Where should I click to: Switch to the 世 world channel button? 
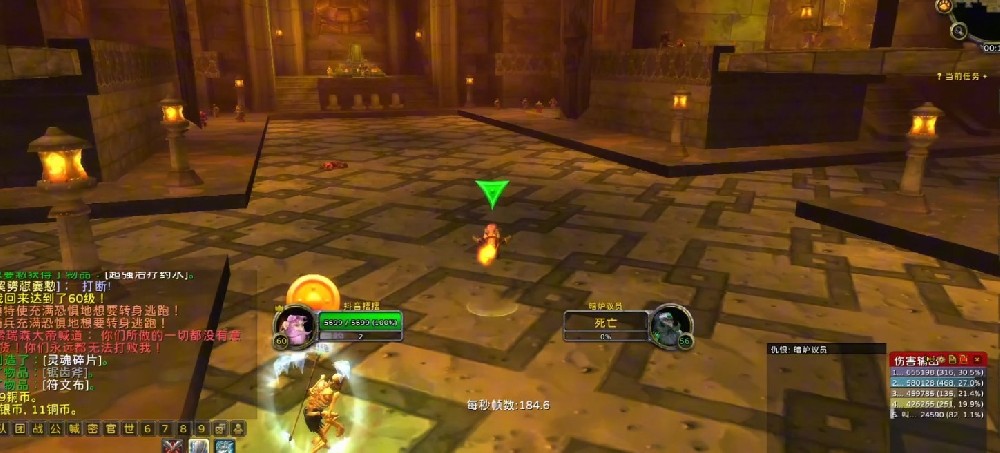pyautogui.click(x=127, y=429)
